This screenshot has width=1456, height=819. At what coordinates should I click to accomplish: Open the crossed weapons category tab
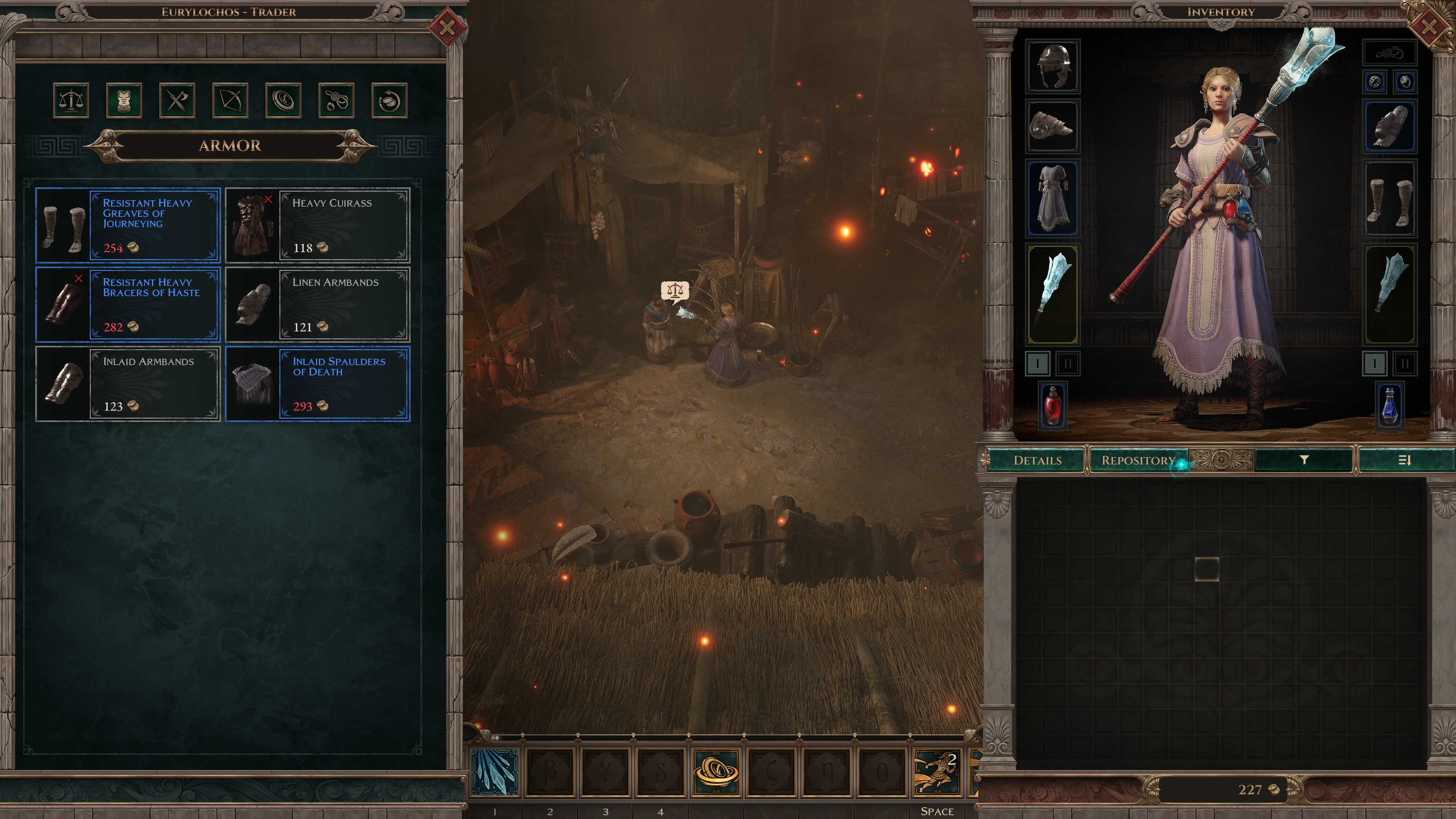[x=177, y=101]
